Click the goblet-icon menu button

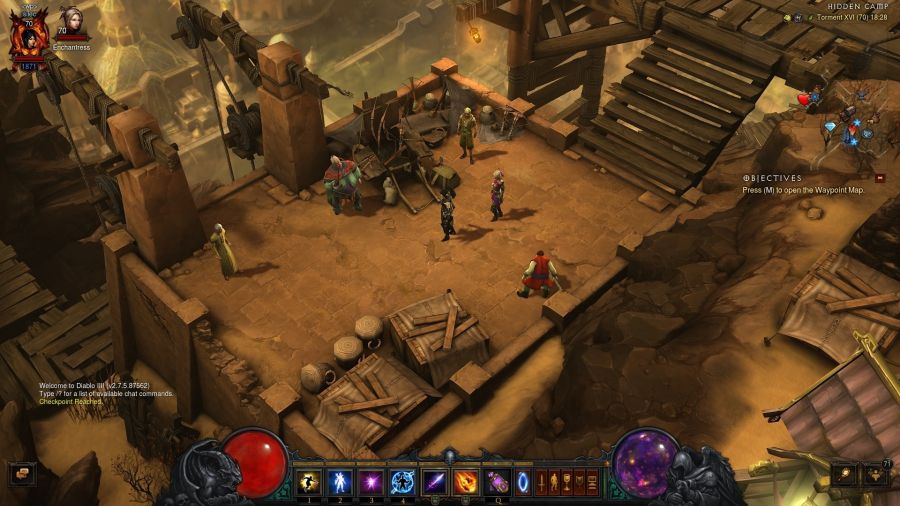click(566, 482)
